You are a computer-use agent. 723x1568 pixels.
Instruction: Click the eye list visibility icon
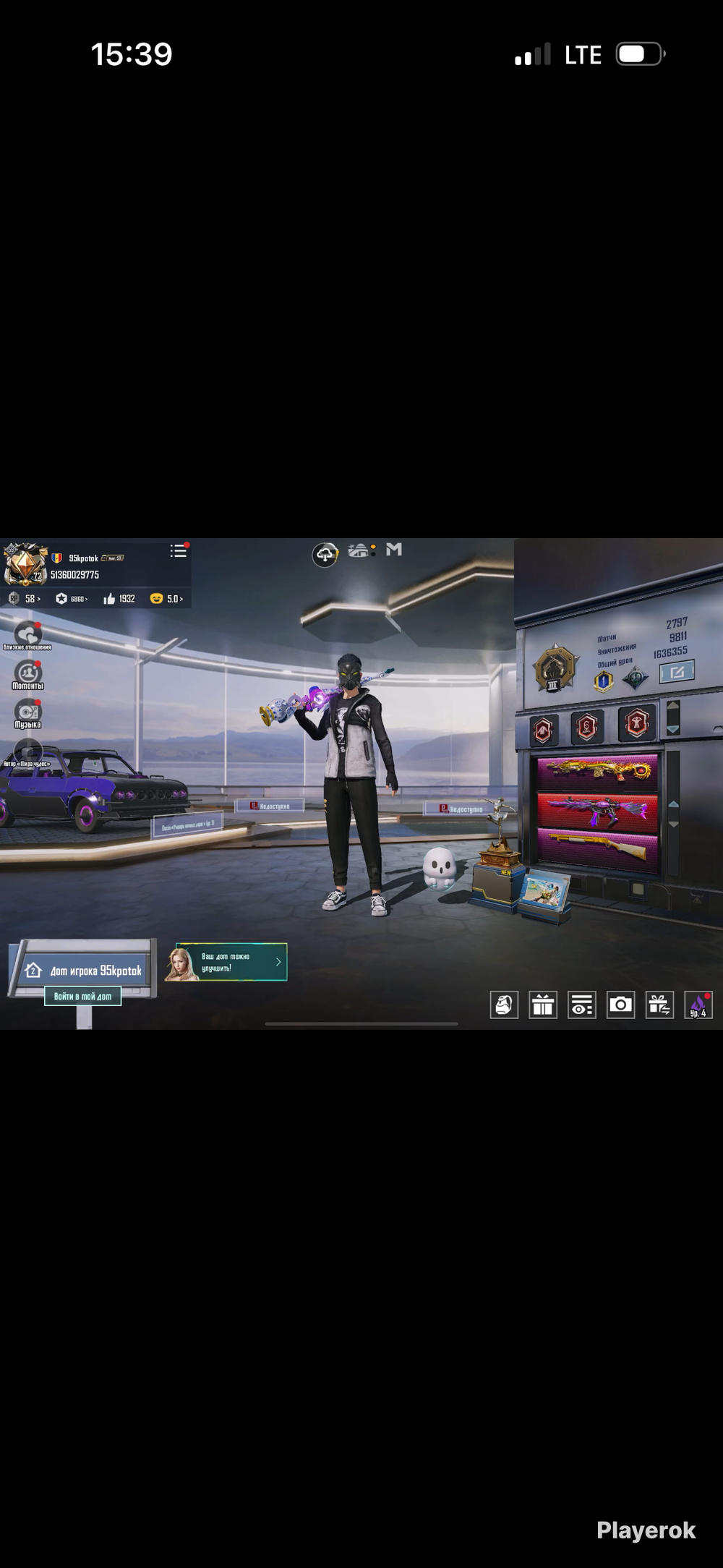(581, 1005)
